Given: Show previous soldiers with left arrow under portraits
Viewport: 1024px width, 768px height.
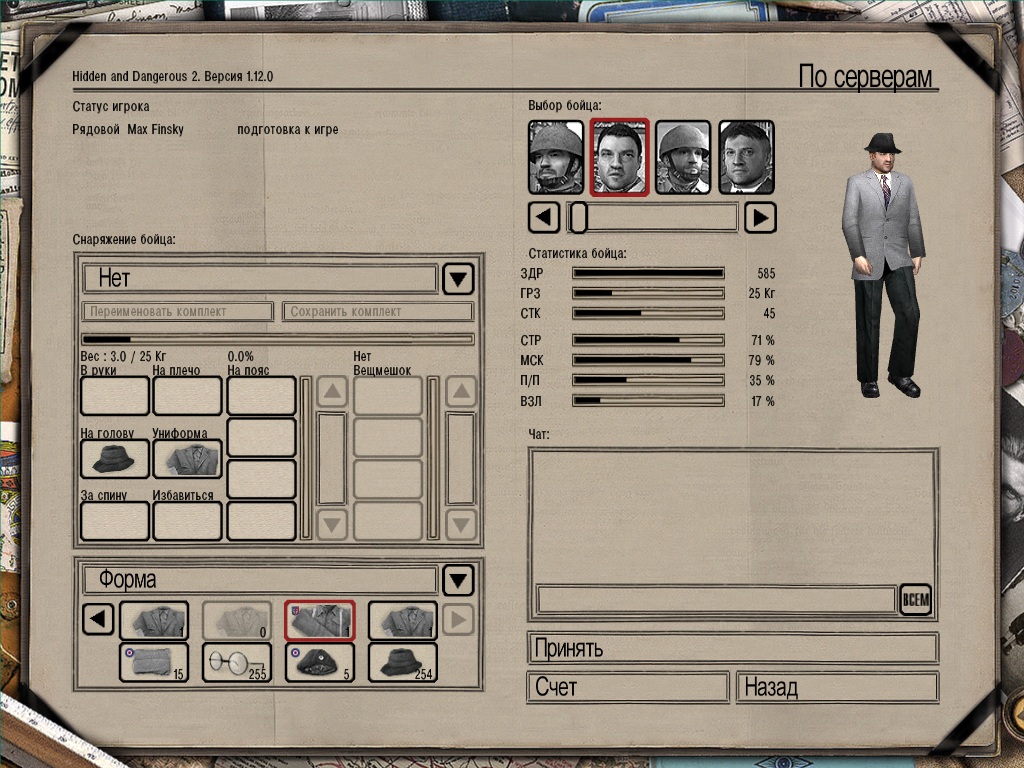Looking at the screenshot, I should coord(543,217).
